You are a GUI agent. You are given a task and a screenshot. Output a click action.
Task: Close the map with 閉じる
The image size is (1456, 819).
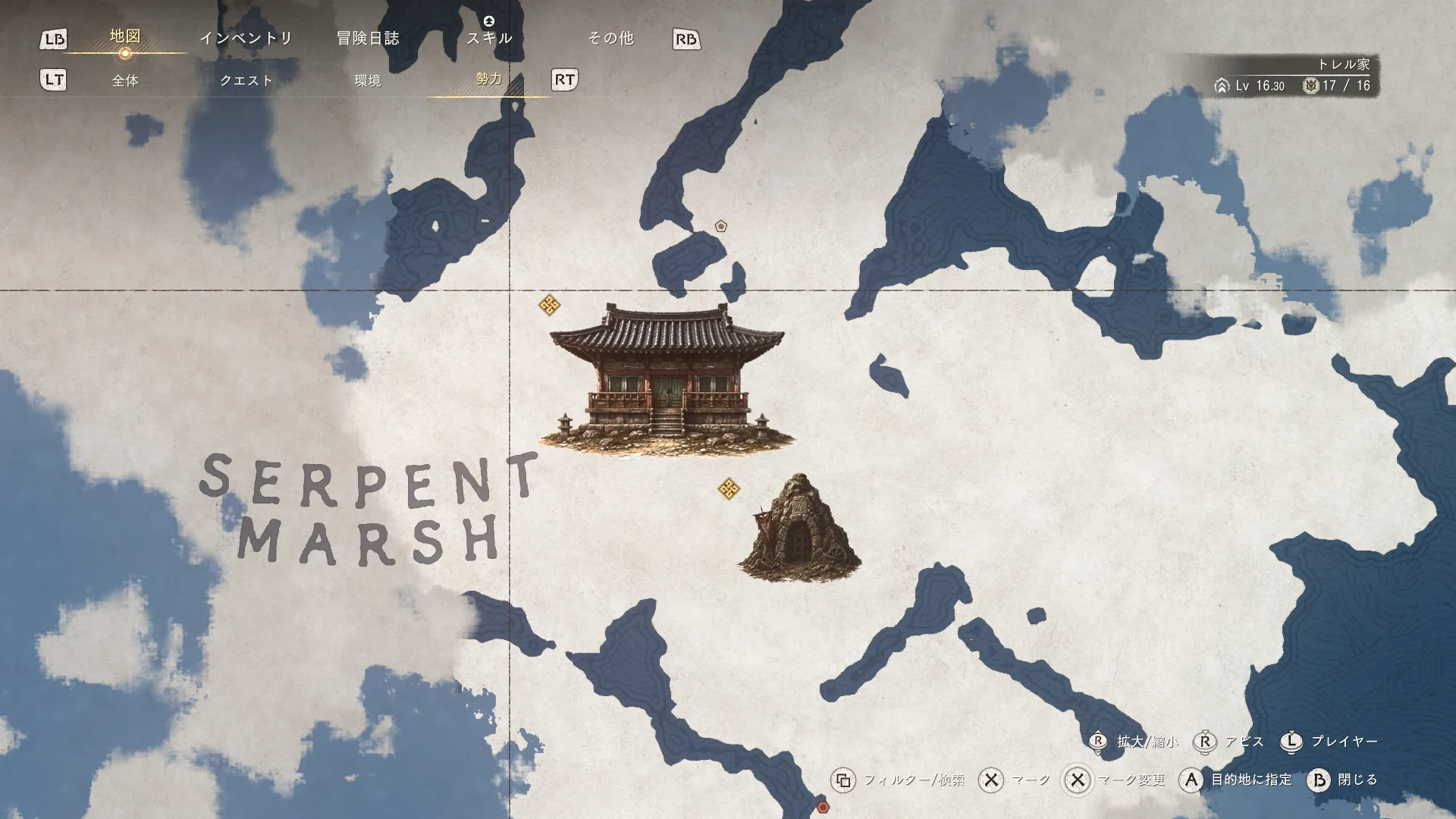[1342, 780]
